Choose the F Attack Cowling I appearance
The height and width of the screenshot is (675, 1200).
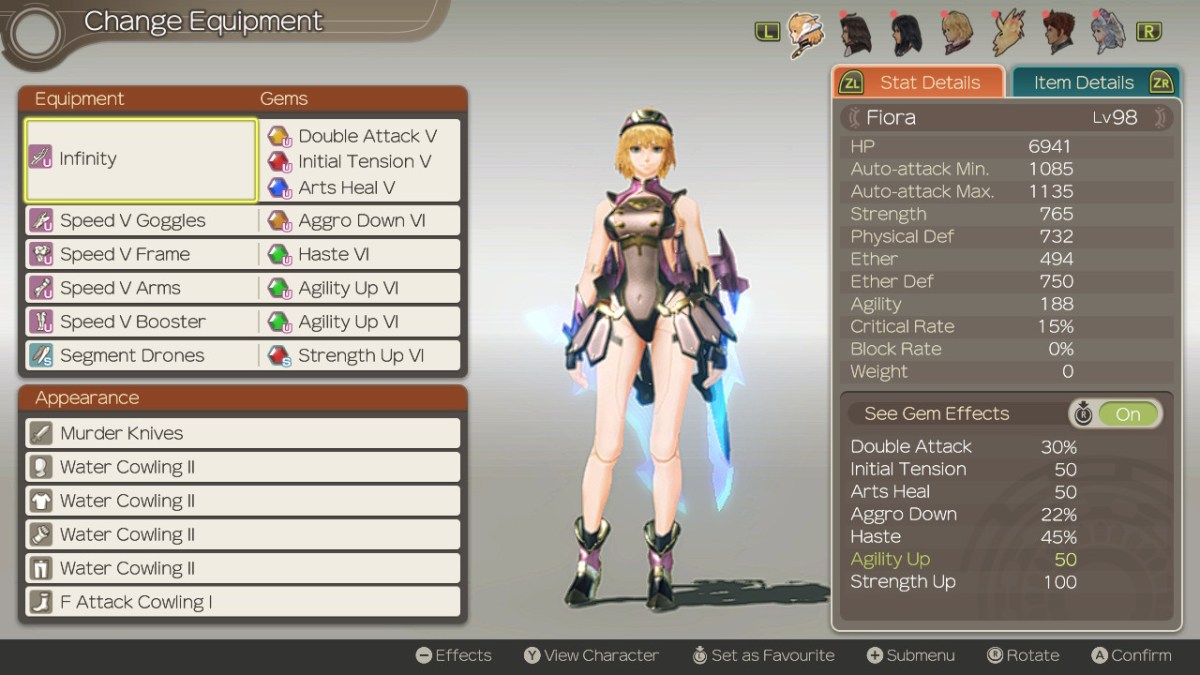[242, 602]
